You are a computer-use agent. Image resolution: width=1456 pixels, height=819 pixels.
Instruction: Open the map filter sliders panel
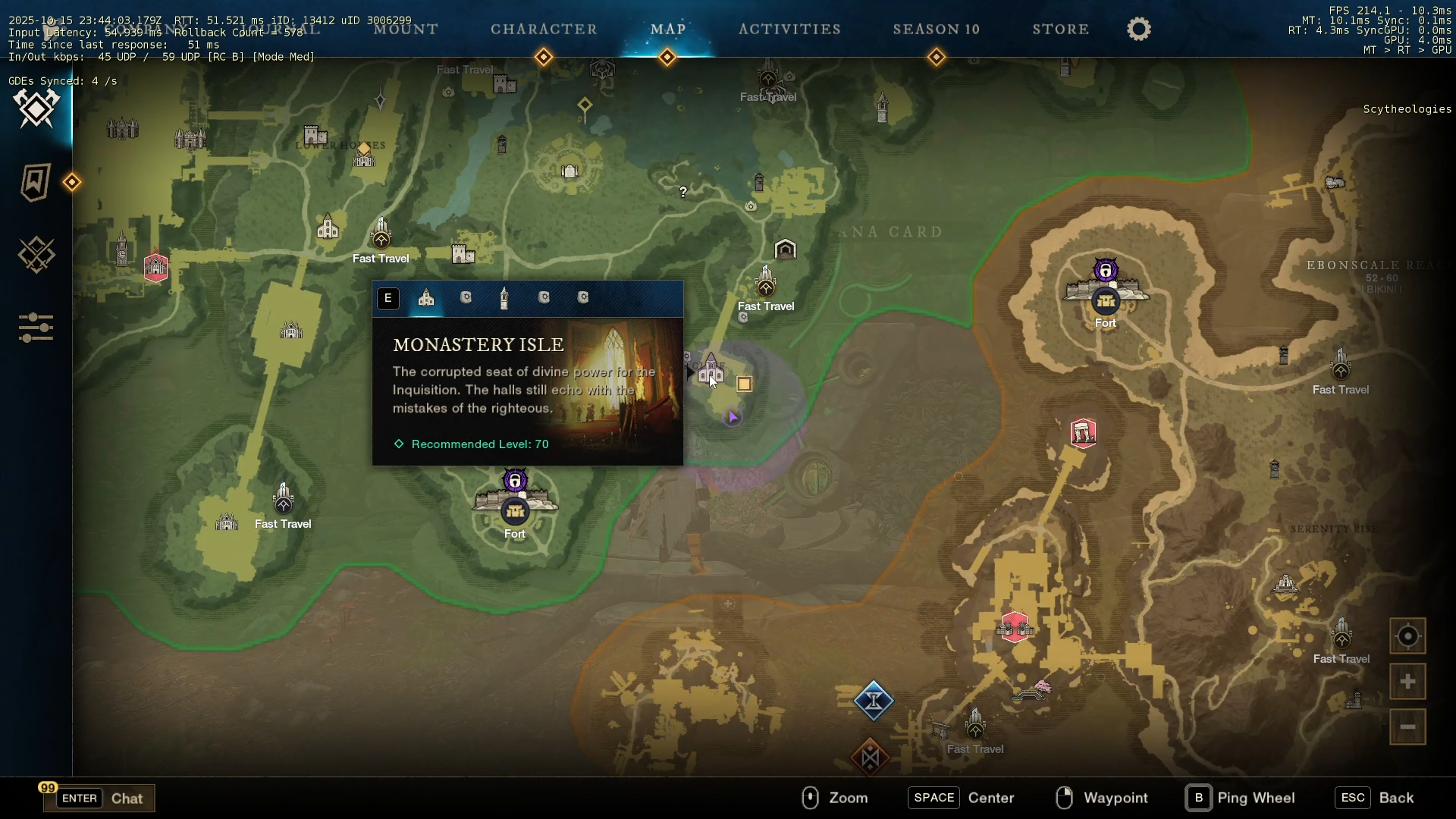point(36,328)
